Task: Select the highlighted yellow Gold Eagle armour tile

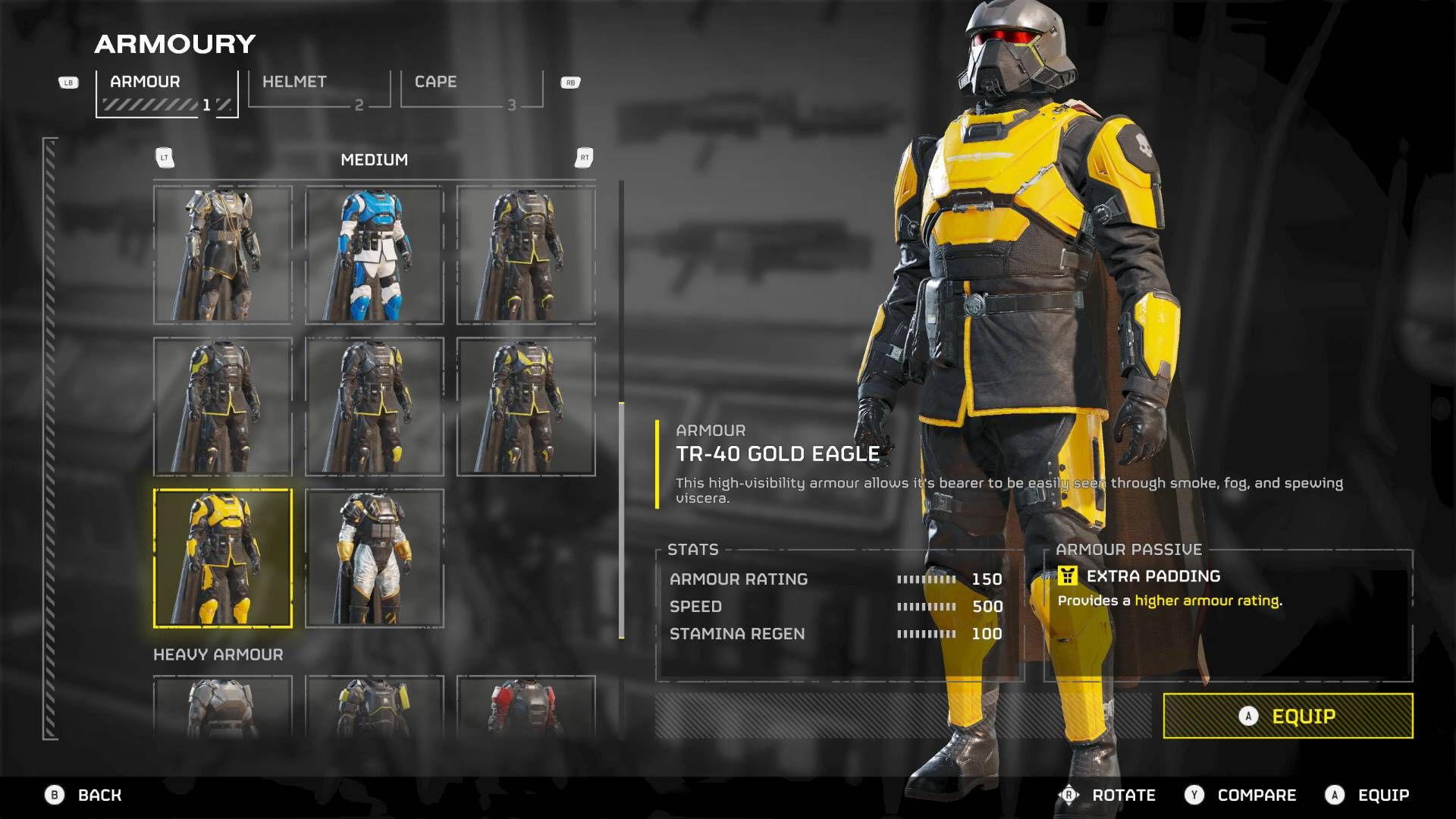Action: pyautogui.click(x=223, y=558)
